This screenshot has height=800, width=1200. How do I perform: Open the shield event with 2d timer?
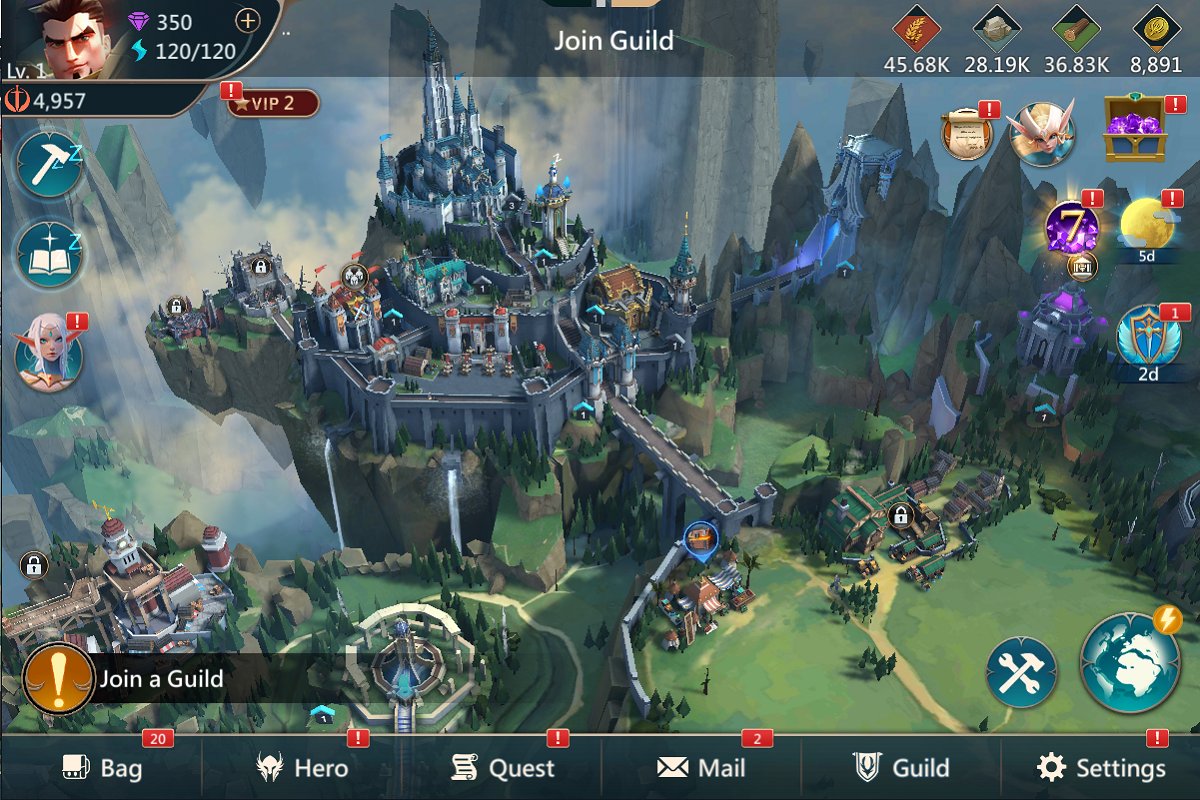click(x=1148, y=338)
